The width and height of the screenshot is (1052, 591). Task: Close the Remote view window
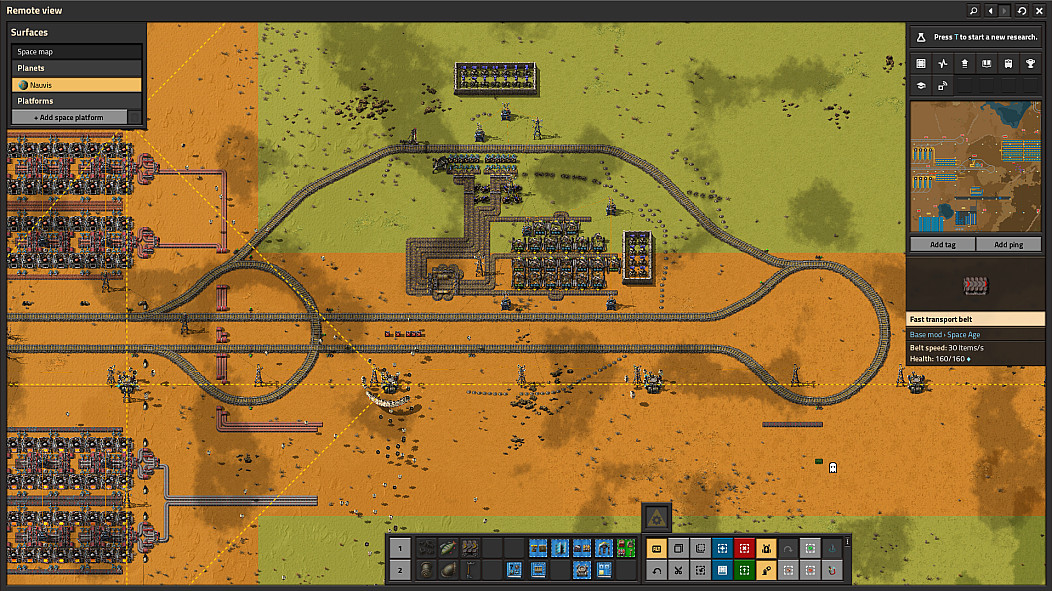click(1040, 10)
